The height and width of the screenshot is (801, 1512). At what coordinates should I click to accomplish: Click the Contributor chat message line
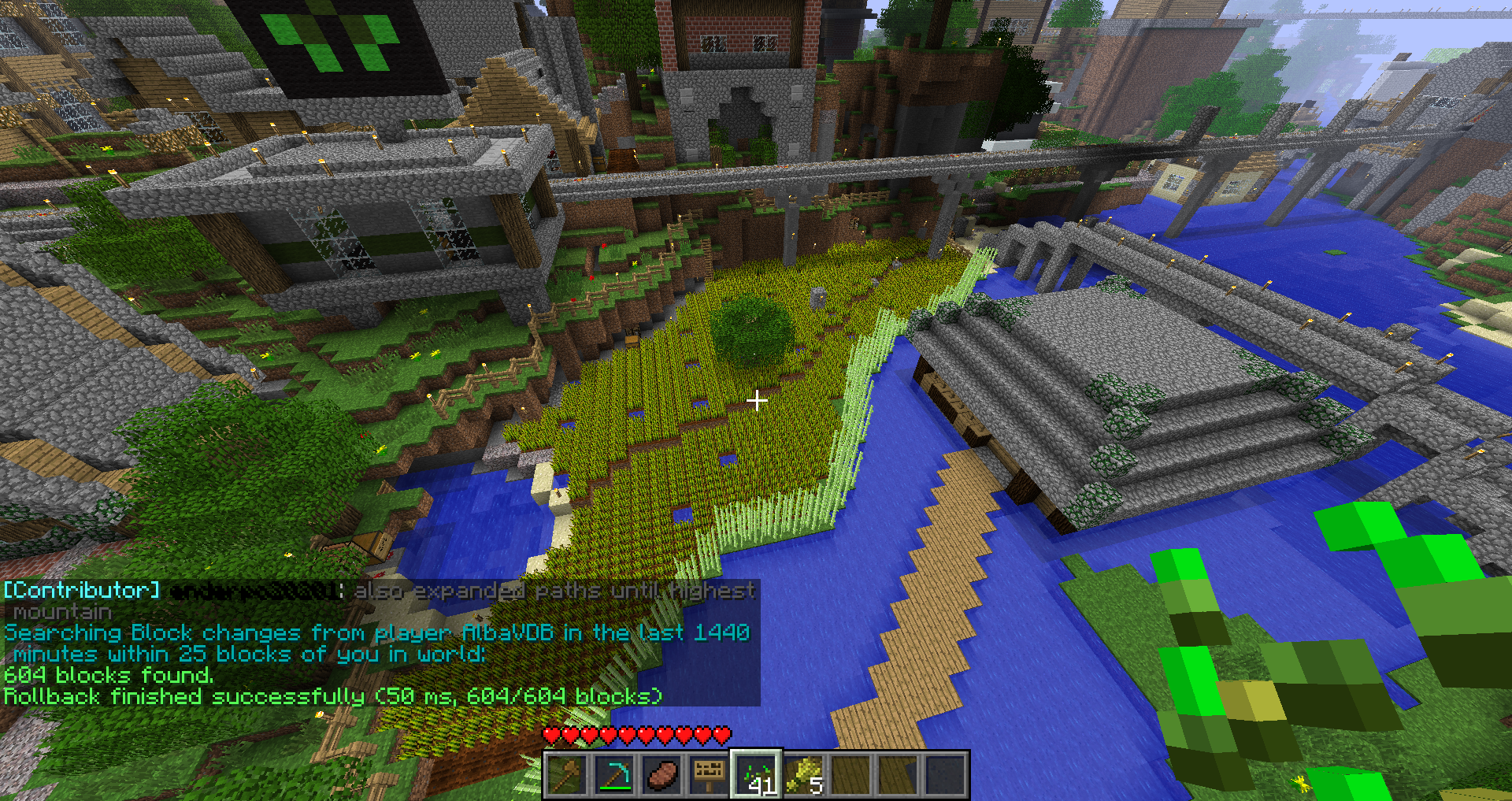point(378,591)
